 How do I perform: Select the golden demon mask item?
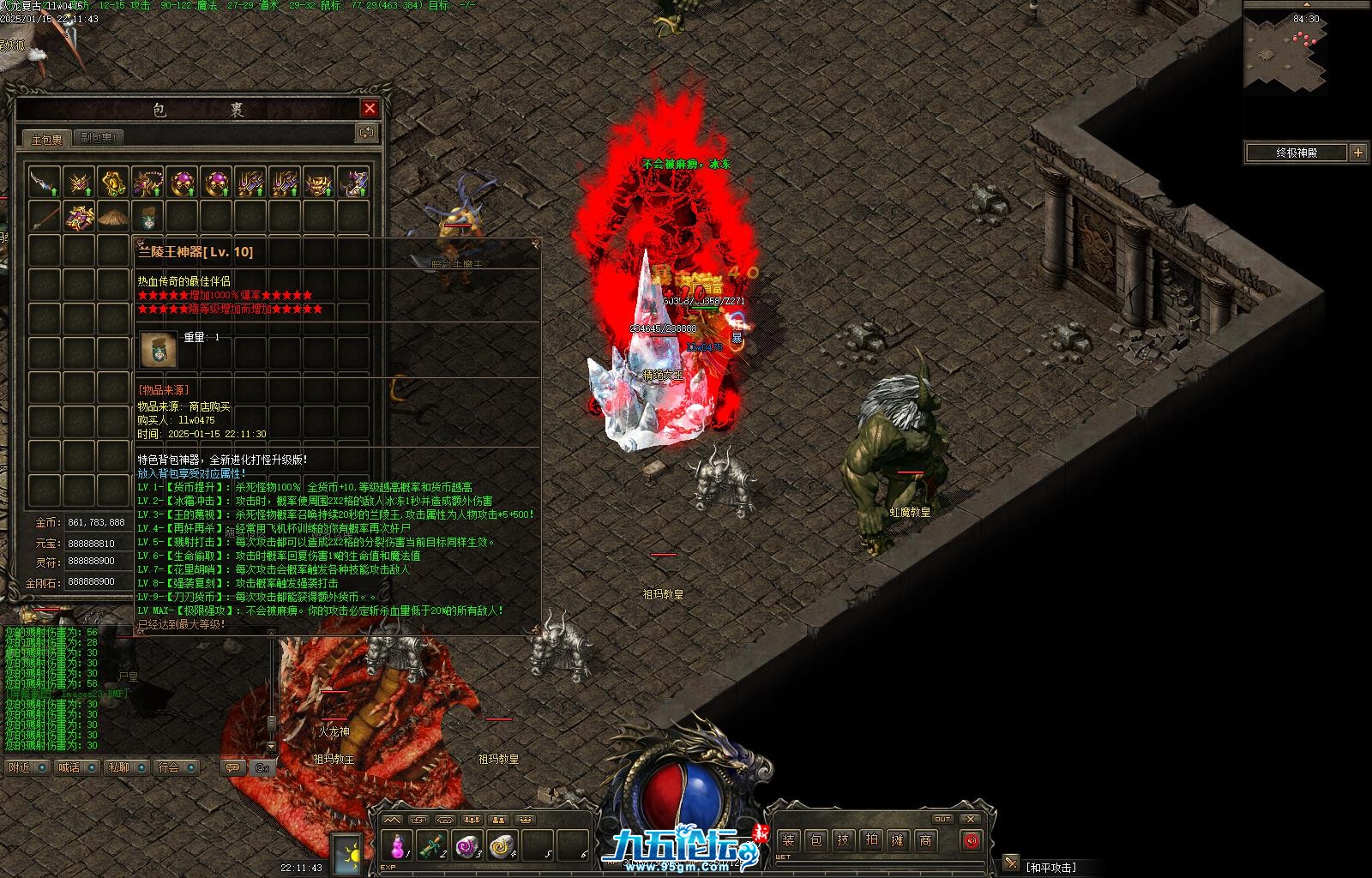pos(319,182)
